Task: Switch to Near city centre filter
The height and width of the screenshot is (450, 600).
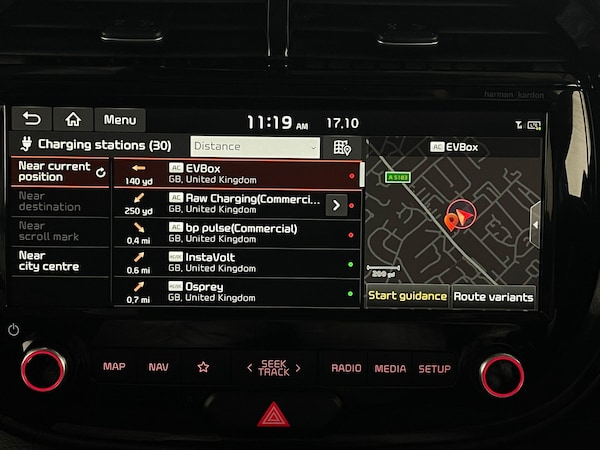Action: point(60,261)
